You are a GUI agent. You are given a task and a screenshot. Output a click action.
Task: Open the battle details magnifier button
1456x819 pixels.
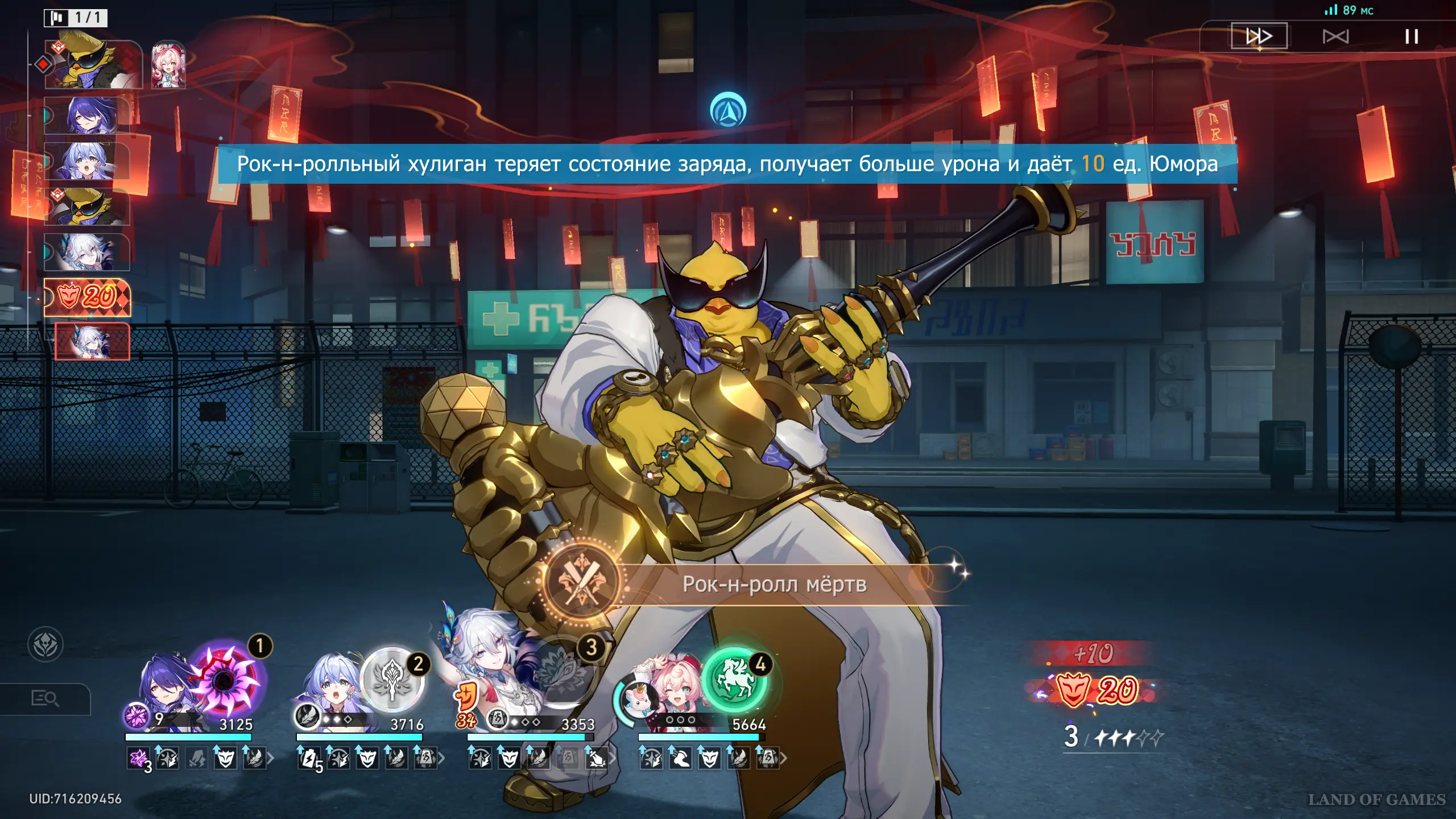pyautogui.click(x=45, y=698)
